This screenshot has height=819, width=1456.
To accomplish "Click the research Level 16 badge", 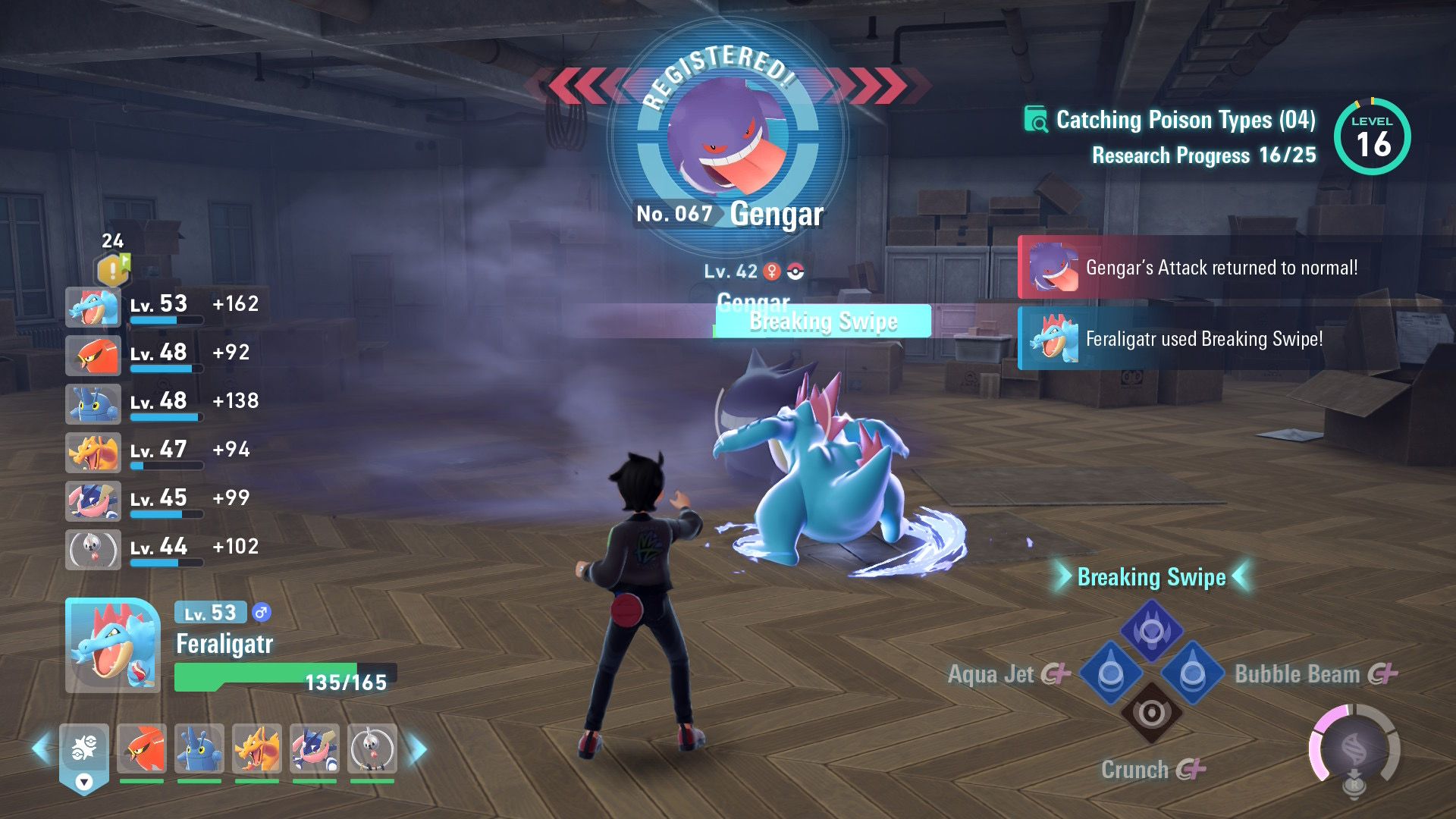I will pos(1372,137).
